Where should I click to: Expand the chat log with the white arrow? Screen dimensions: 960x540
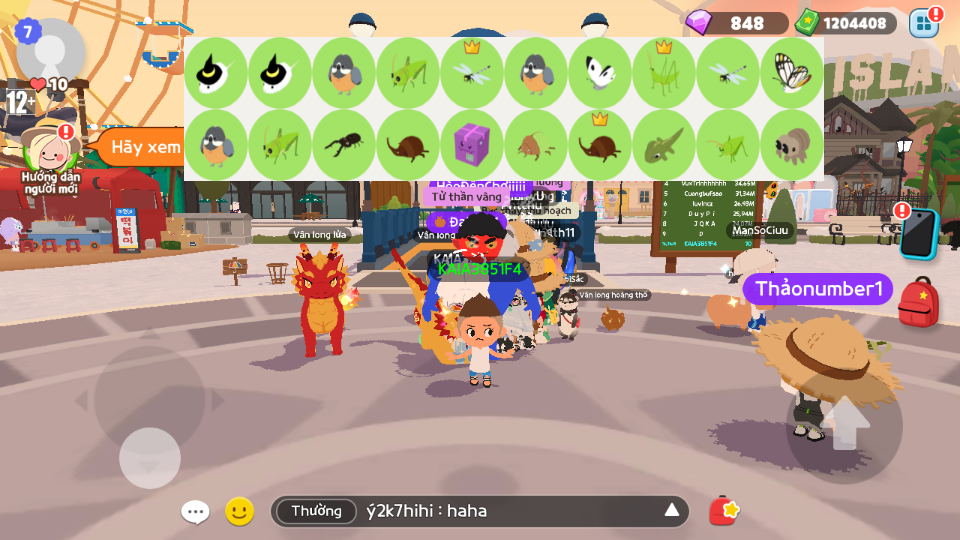(672, 511)
